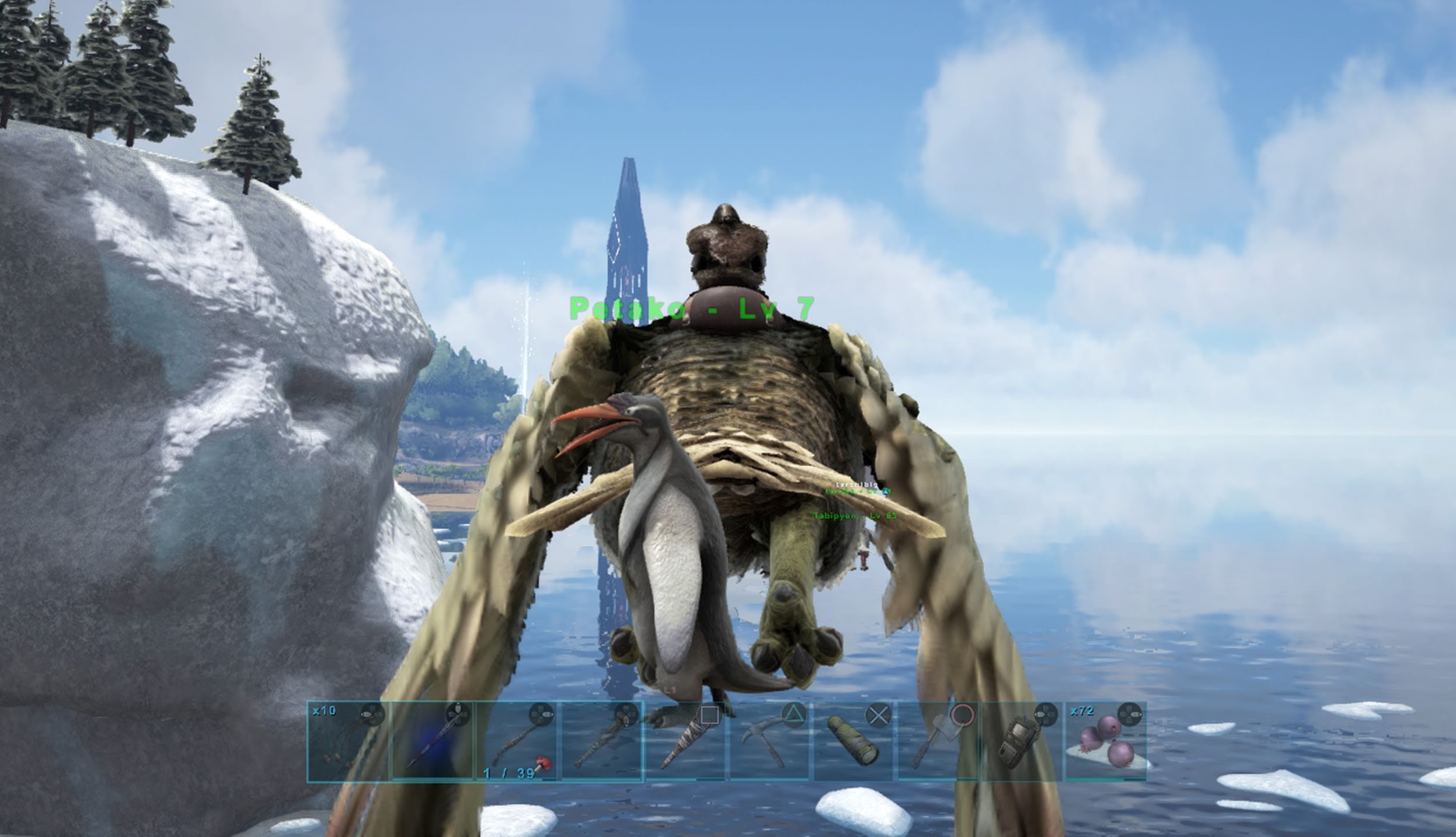This screenshot has width=1456, height=837.
Task: Choose the rifle slot showing 1 / 39
Action: (x=517, y=741)
